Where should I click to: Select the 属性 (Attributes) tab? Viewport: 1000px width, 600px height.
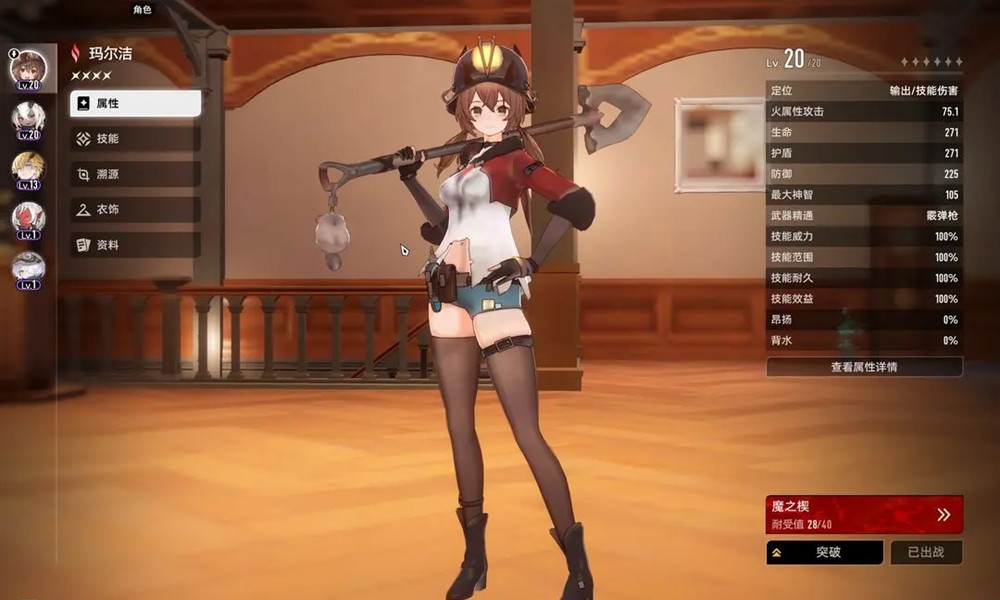click(x=135, y=104)
